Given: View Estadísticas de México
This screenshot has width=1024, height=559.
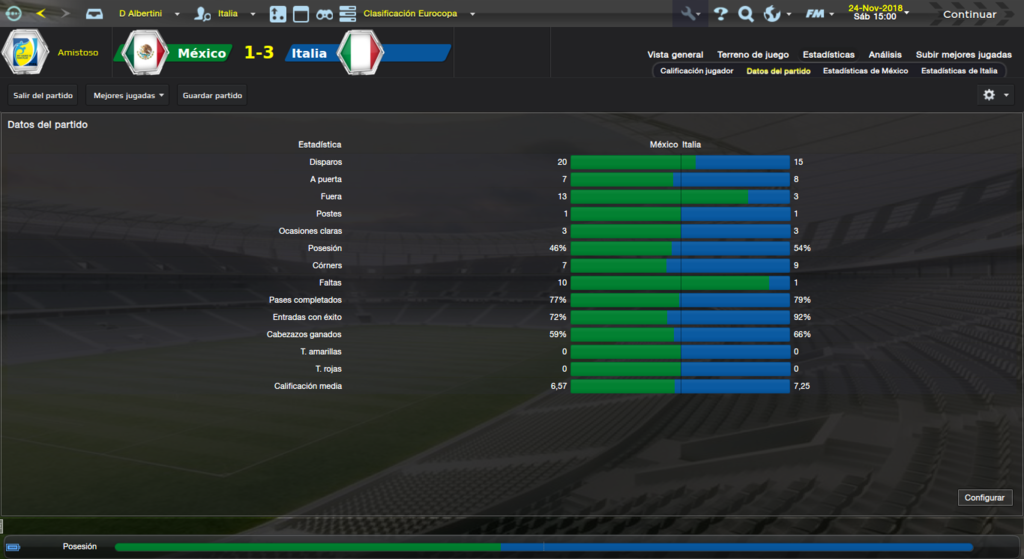Looking at the screenshot, I should pyautogui.click(x=865, y=71).
